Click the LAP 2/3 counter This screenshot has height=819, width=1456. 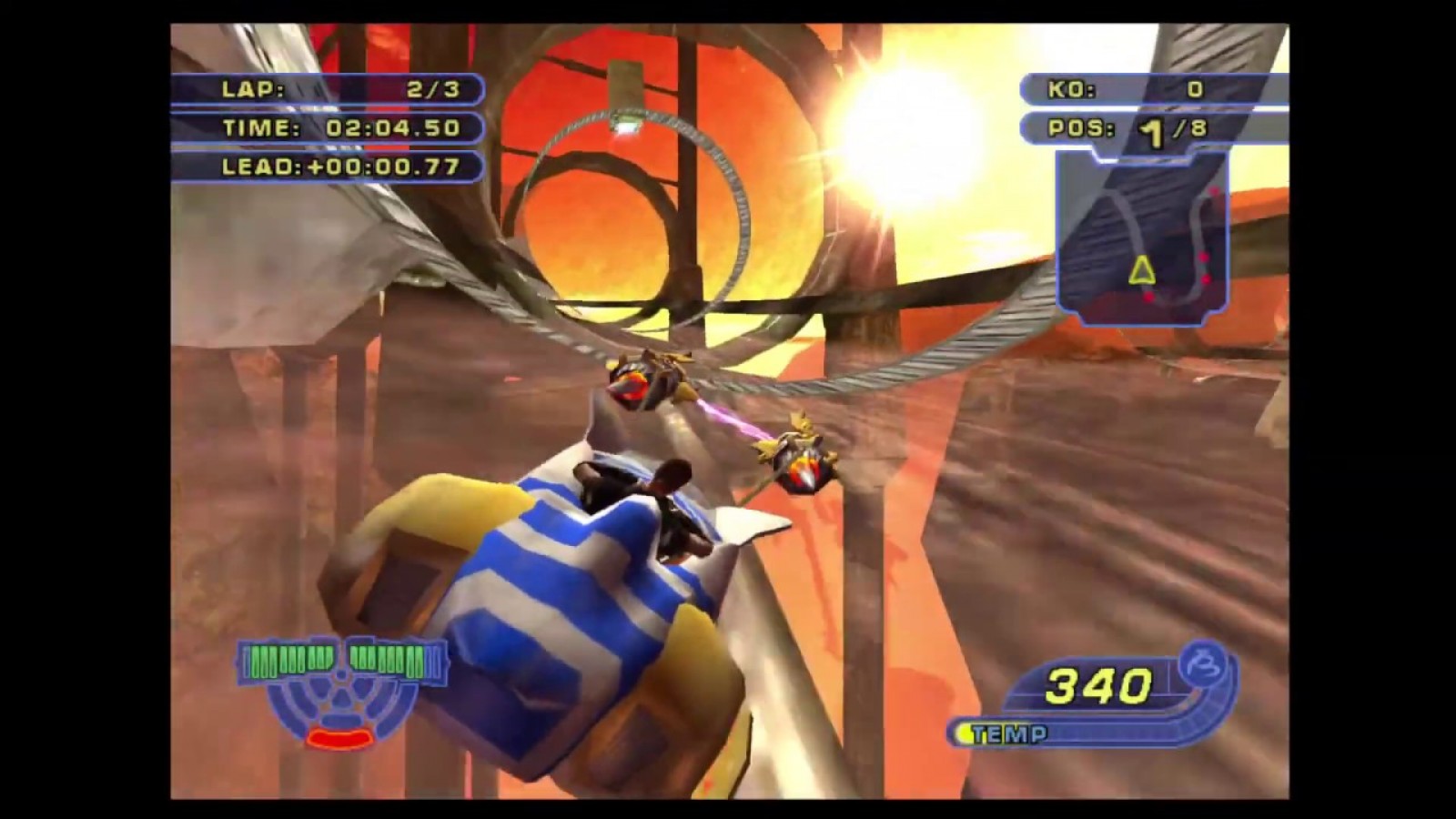click(x=337, y=88)
